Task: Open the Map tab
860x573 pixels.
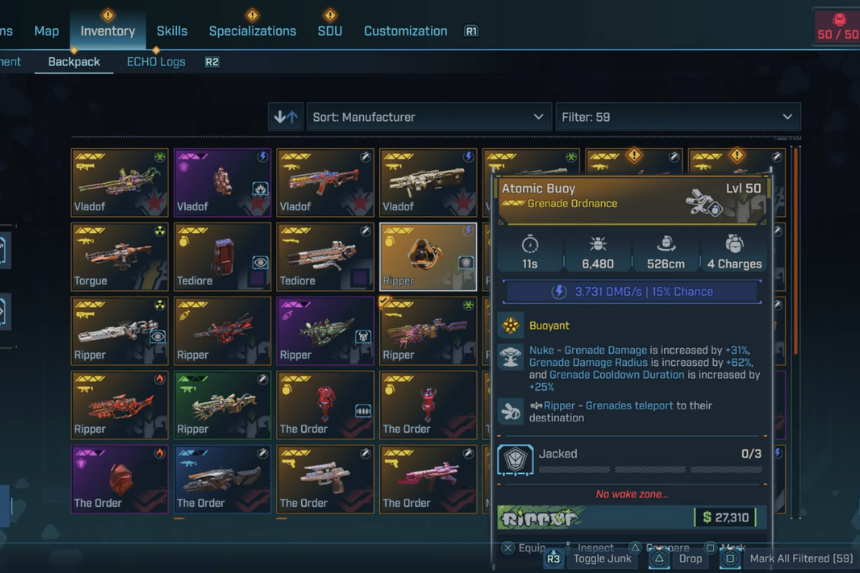Action: 47,31
